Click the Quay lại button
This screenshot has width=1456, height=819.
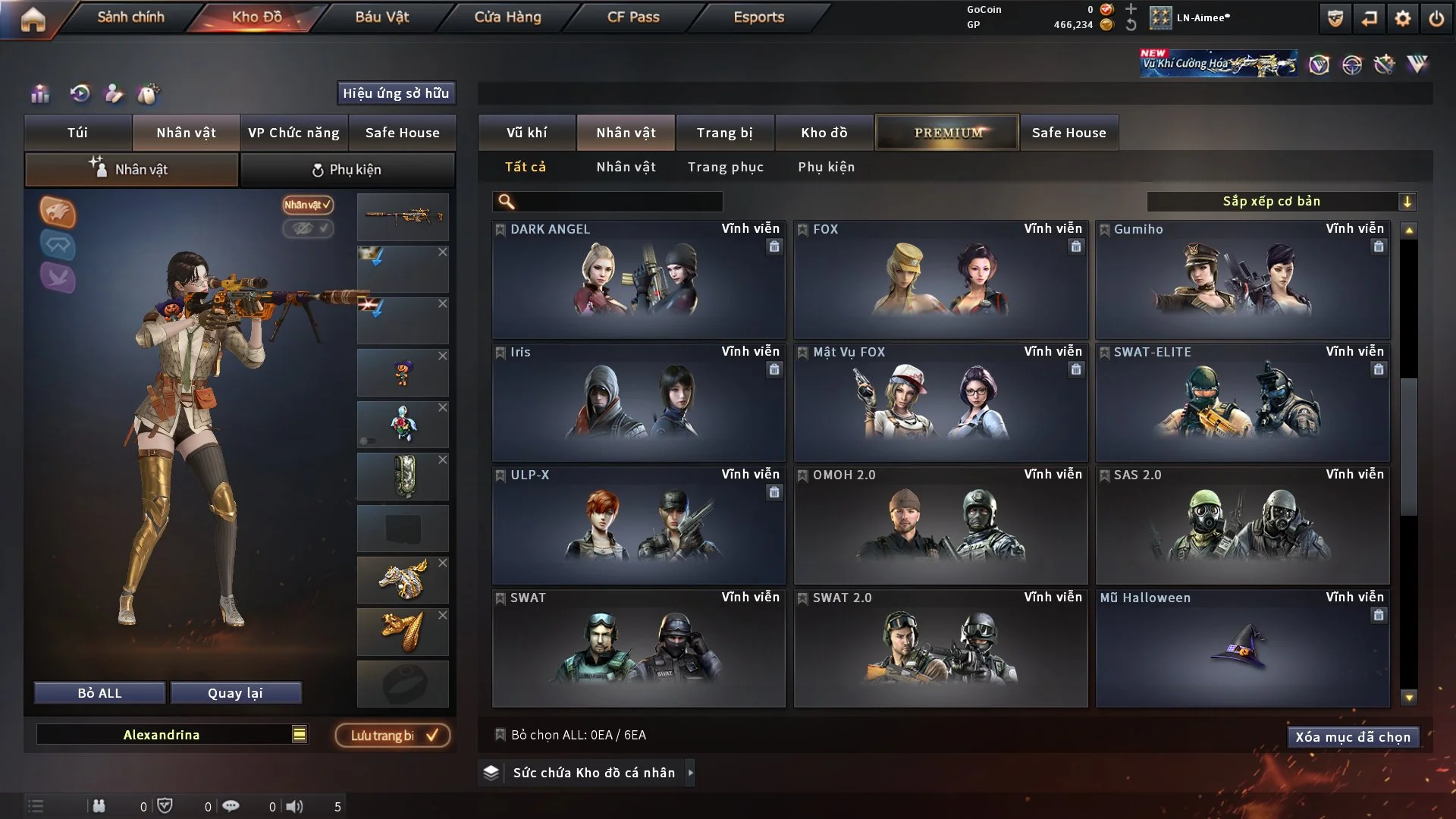(x=235, y=693)
